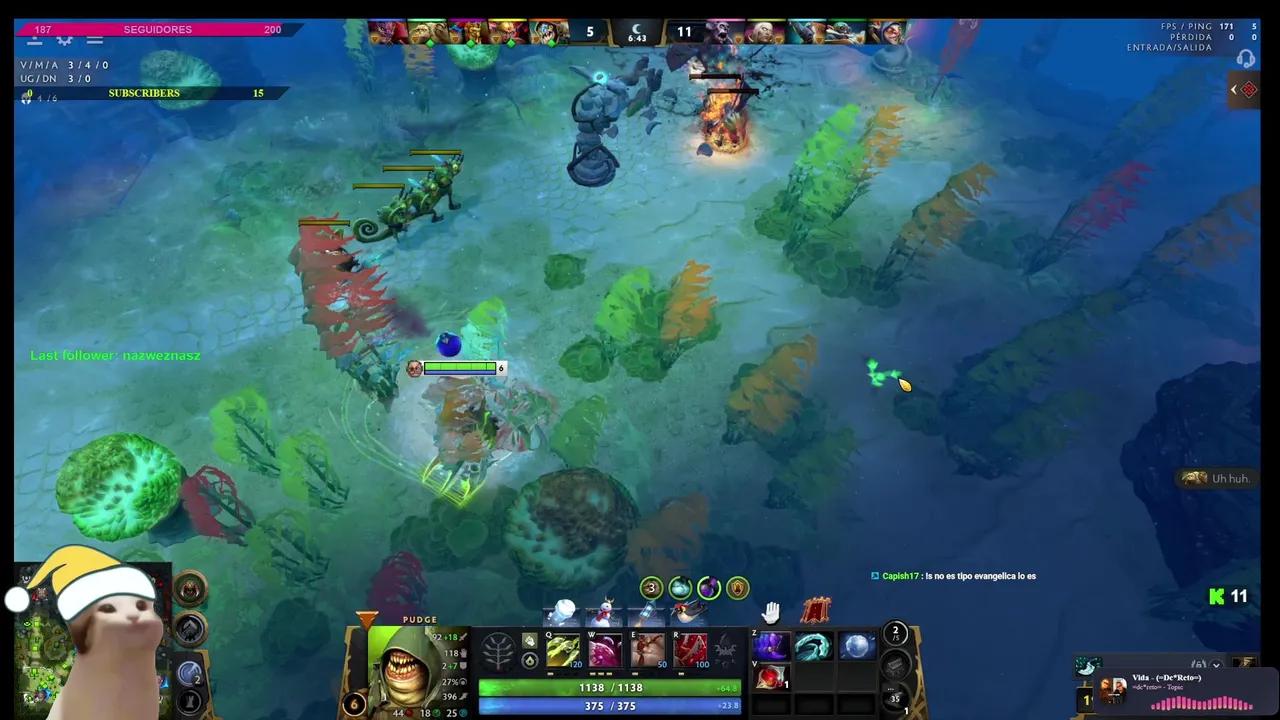Click the red settings icon at the screen's right edge
This screenshot has width=1280, height=720.
point(1248,89)
